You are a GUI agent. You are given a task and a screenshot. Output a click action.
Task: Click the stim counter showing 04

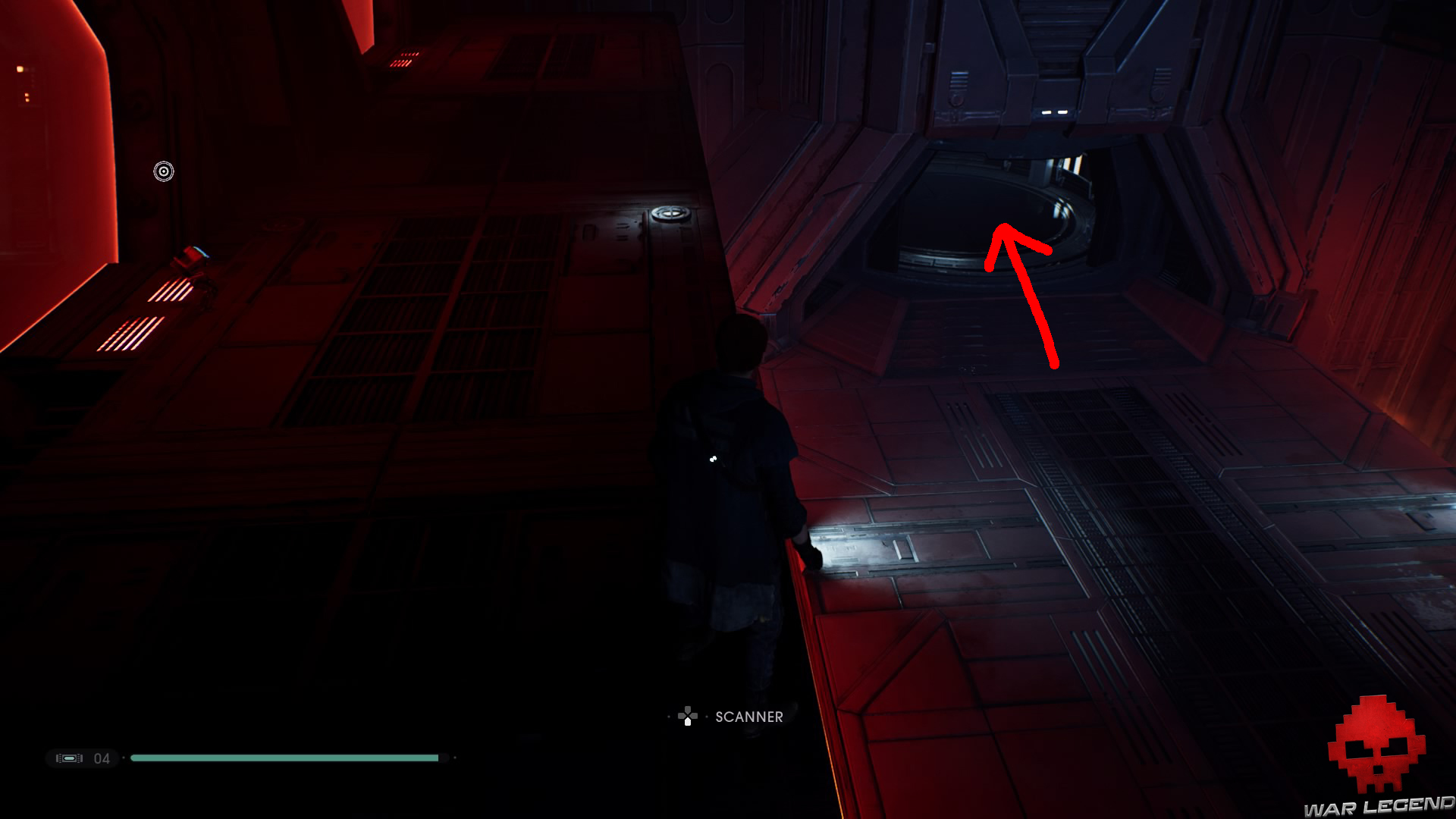tap(103, 758)
